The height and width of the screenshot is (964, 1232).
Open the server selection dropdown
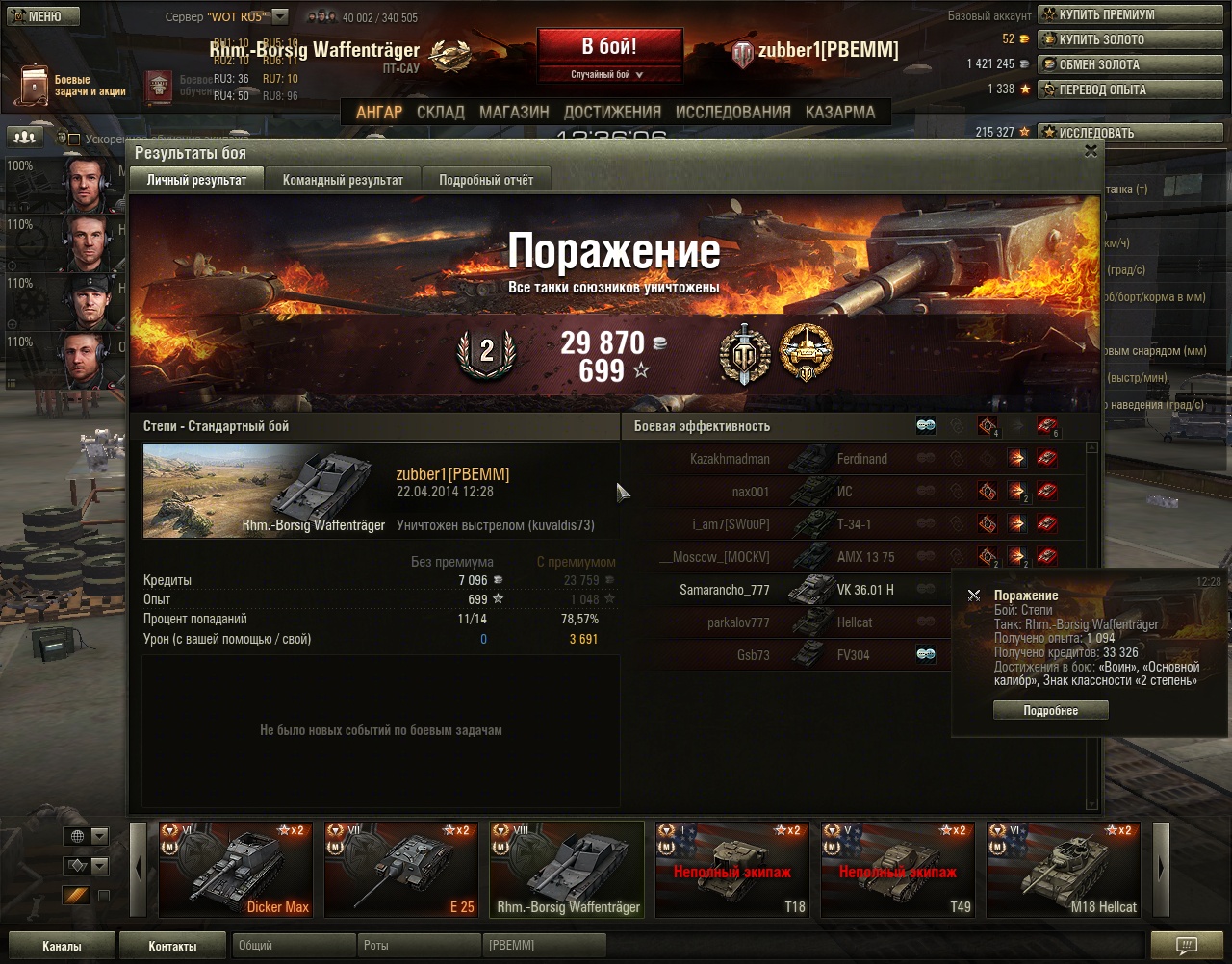(280, 16)
